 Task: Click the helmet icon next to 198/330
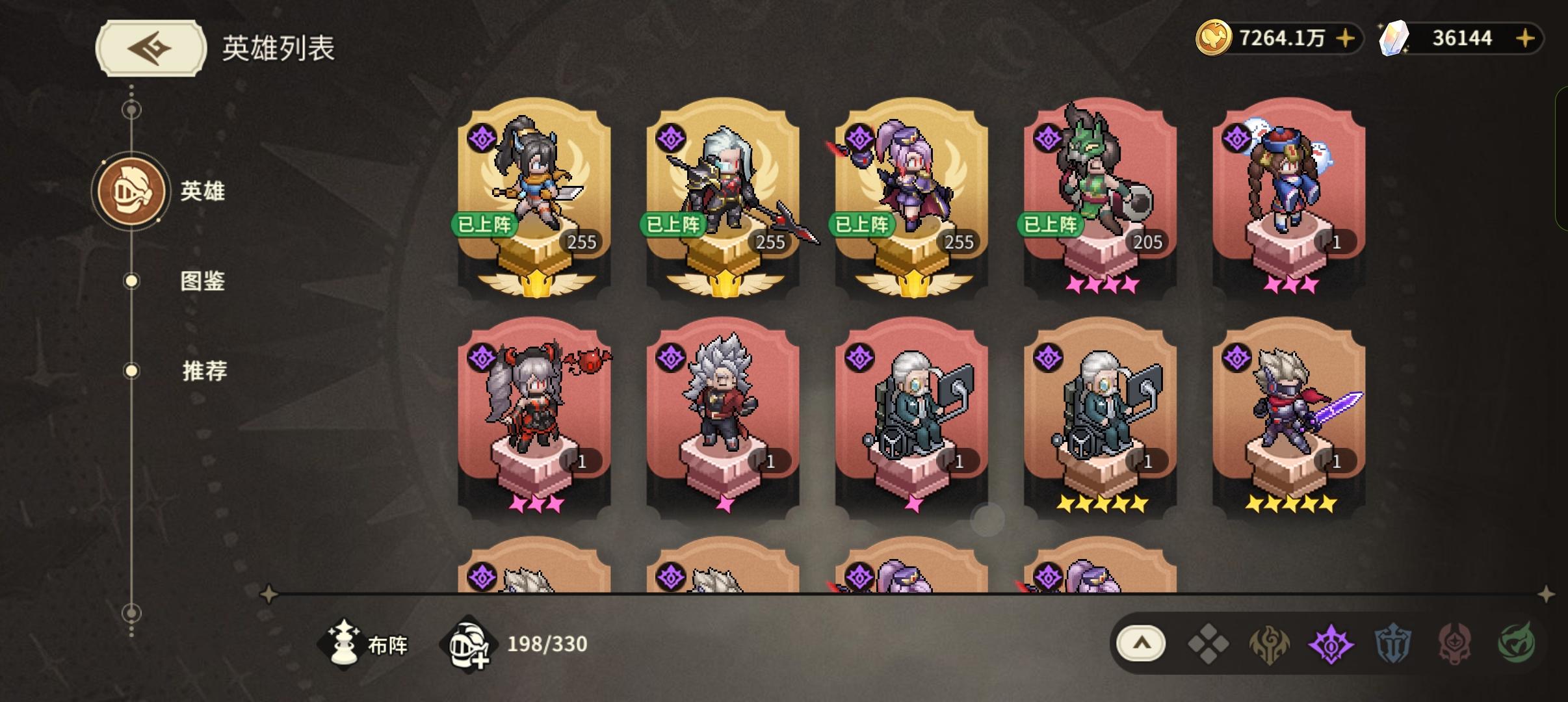coord(470,645)
